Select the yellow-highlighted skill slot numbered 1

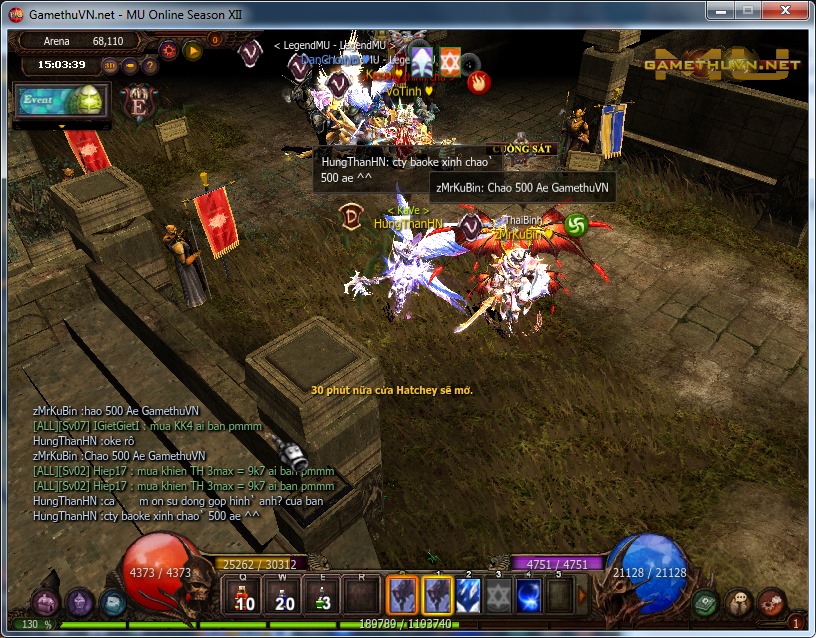[x=437, y=596]
